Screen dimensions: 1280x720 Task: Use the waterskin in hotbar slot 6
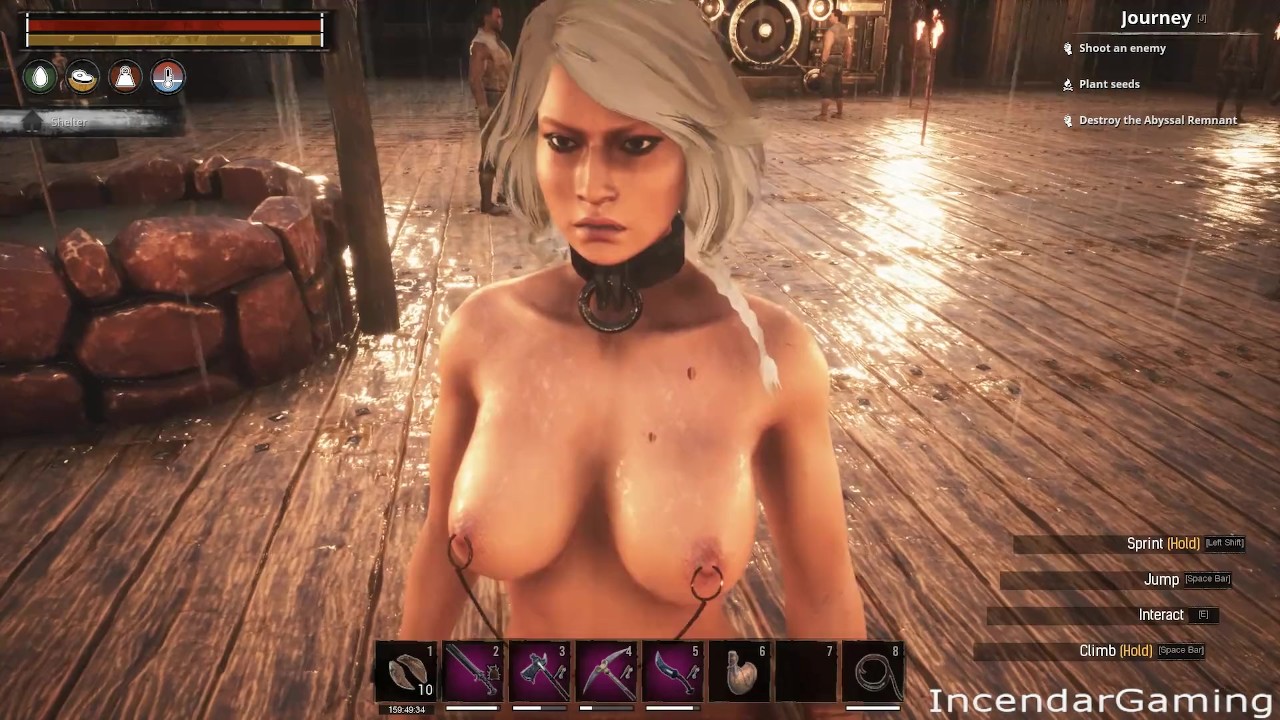pyautogui.click(x=740, y=671)
